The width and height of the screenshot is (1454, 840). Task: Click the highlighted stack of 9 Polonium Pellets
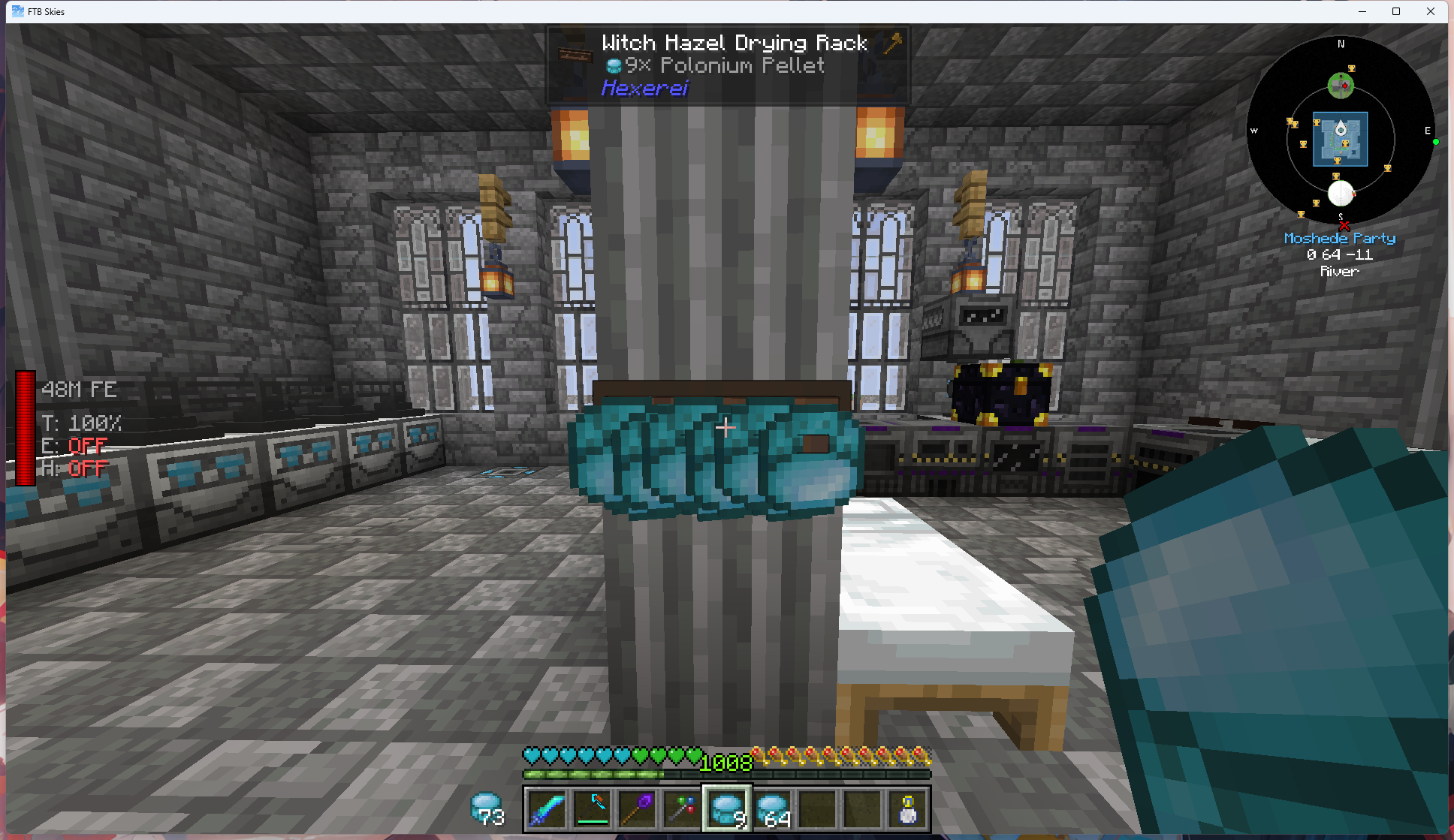pos(726,808)
